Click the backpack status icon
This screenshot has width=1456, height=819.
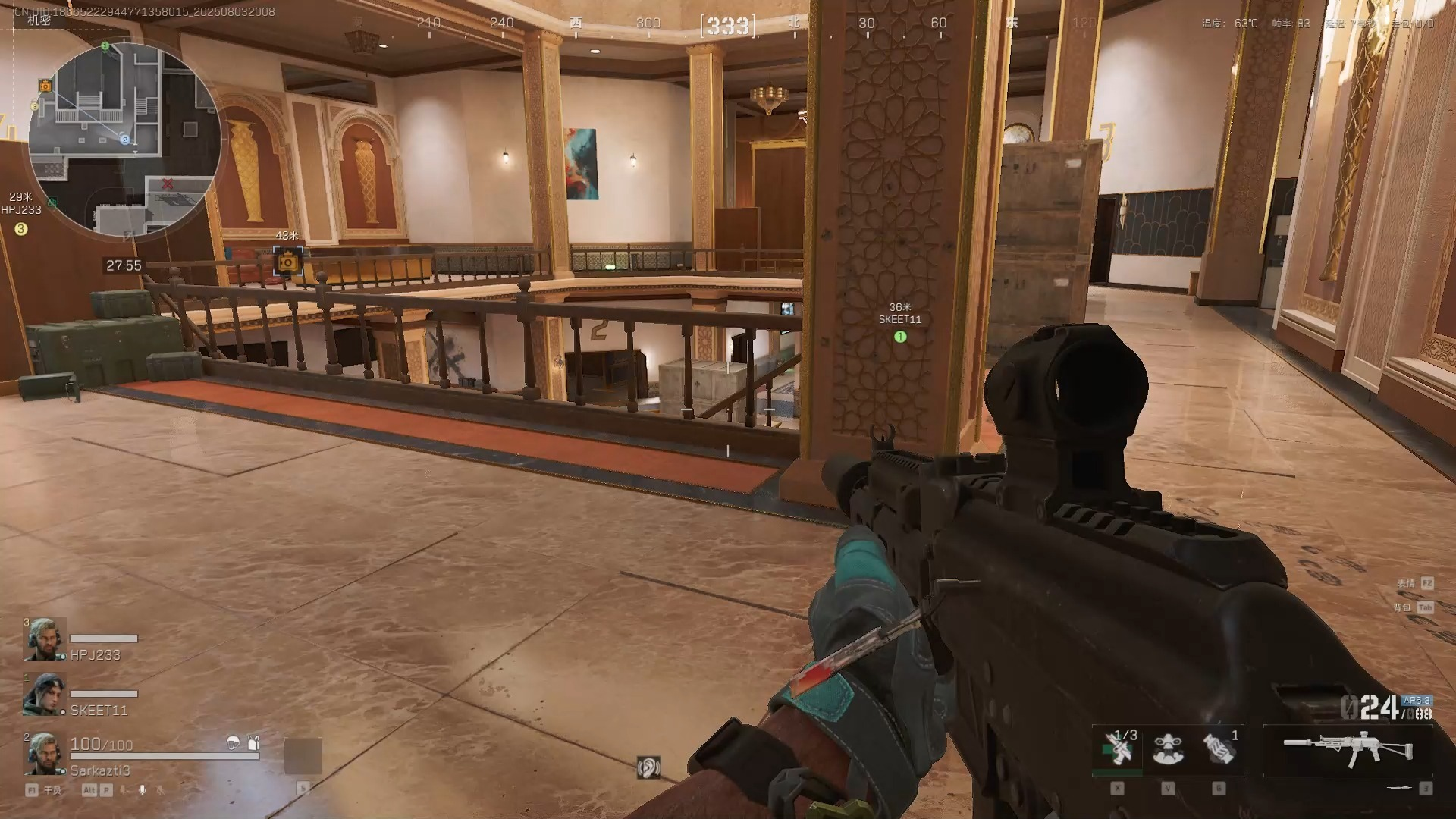(253, 742)
